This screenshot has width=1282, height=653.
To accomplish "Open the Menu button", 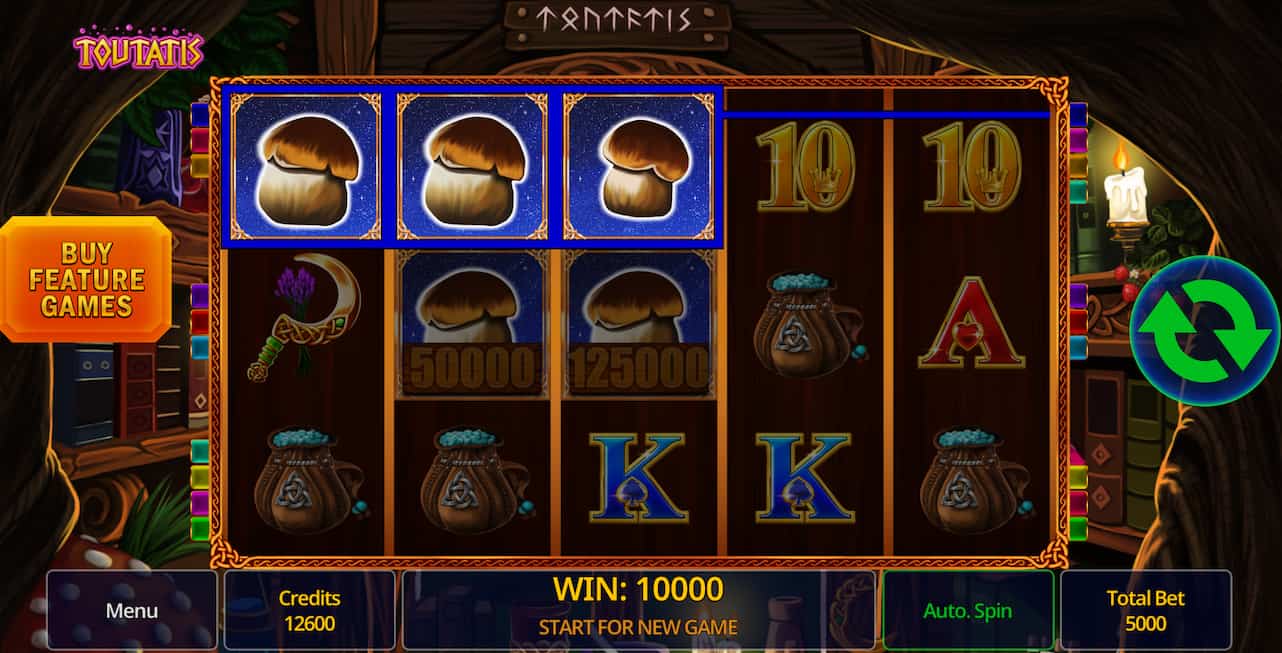I will click(132, 610).
